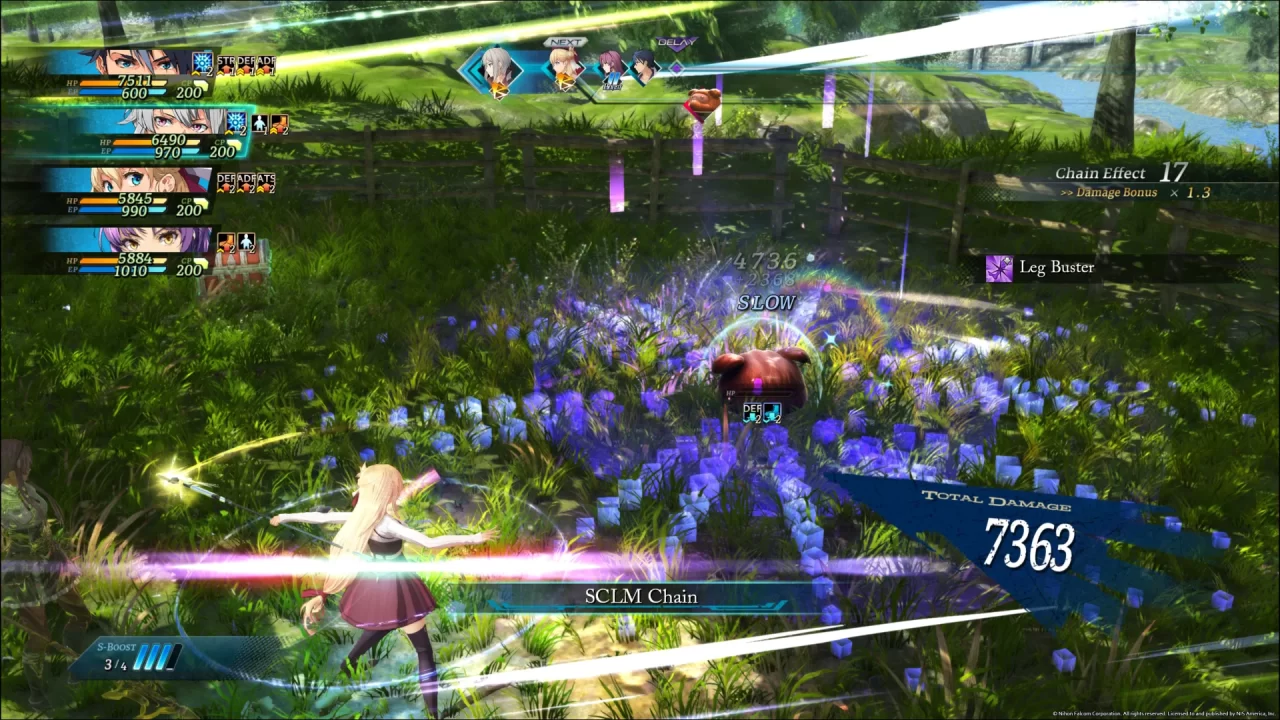This screenshot has height=720, width=1280.
Task: Select the NEXT turn indicator tab
Action: tap(565, 41)
